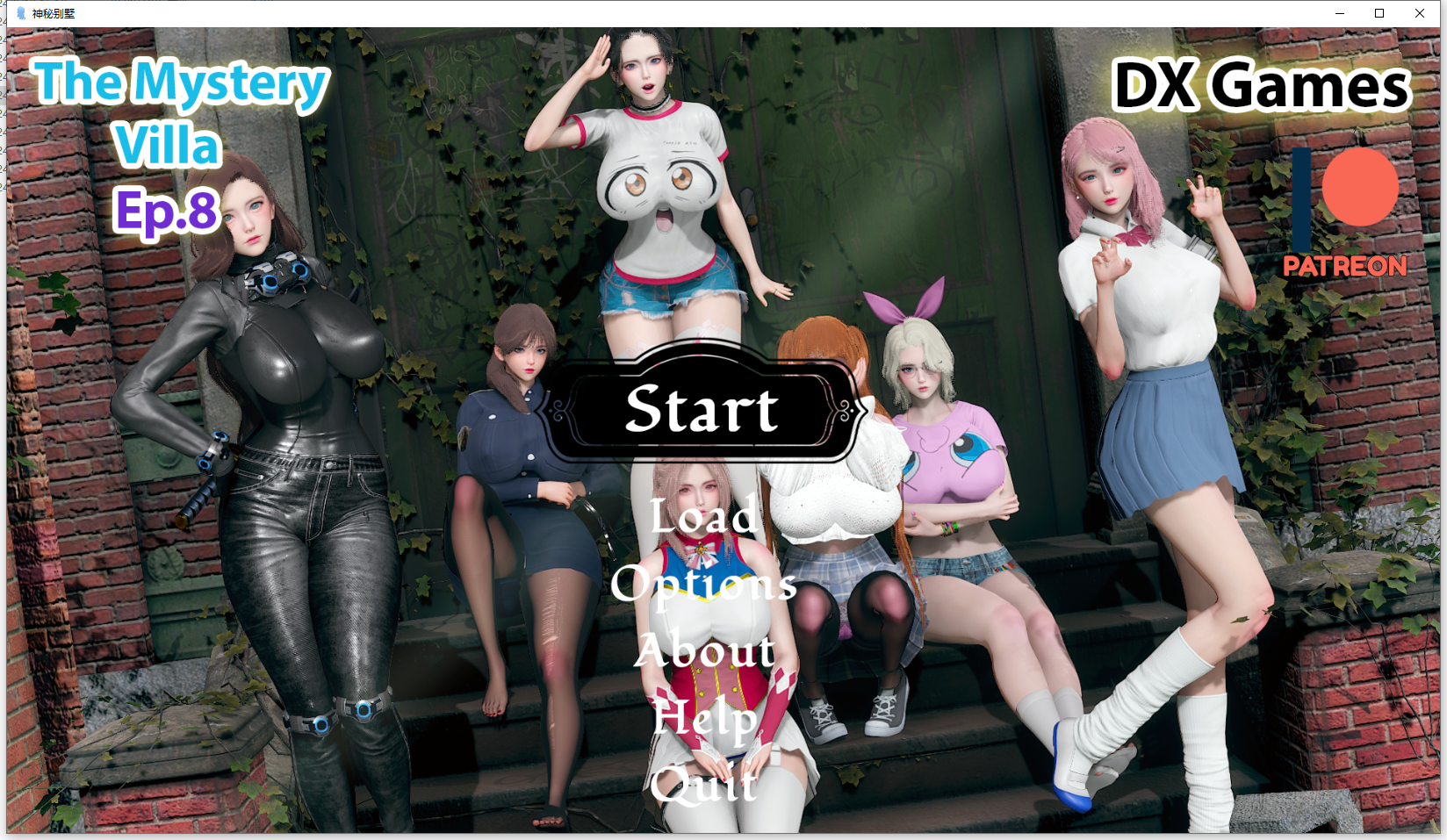Maximize the game window

pyautogui.click(x=1379, y=13)
